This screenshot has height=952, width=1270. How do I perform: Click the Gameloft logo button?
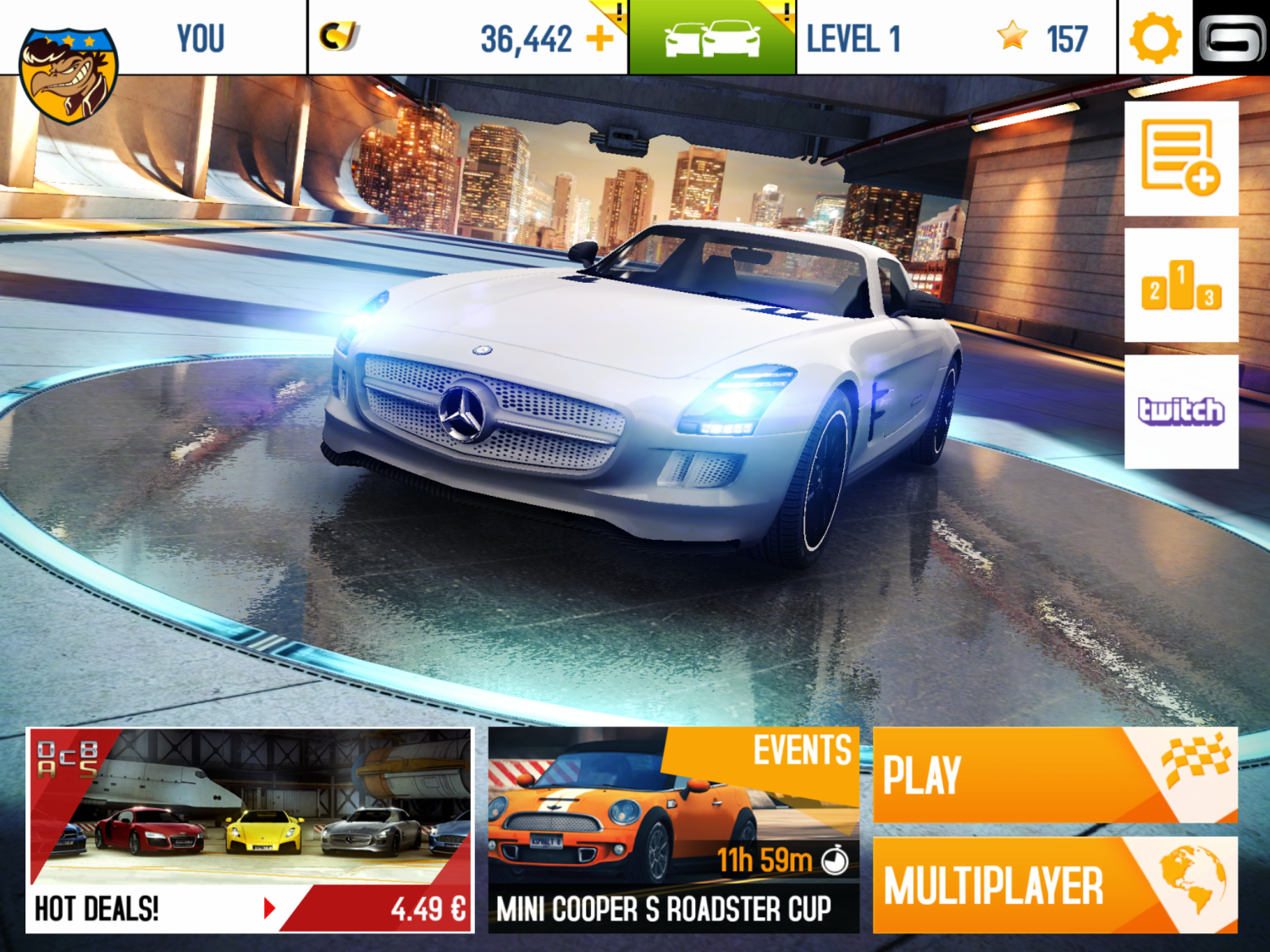(x=1232, y=38)
